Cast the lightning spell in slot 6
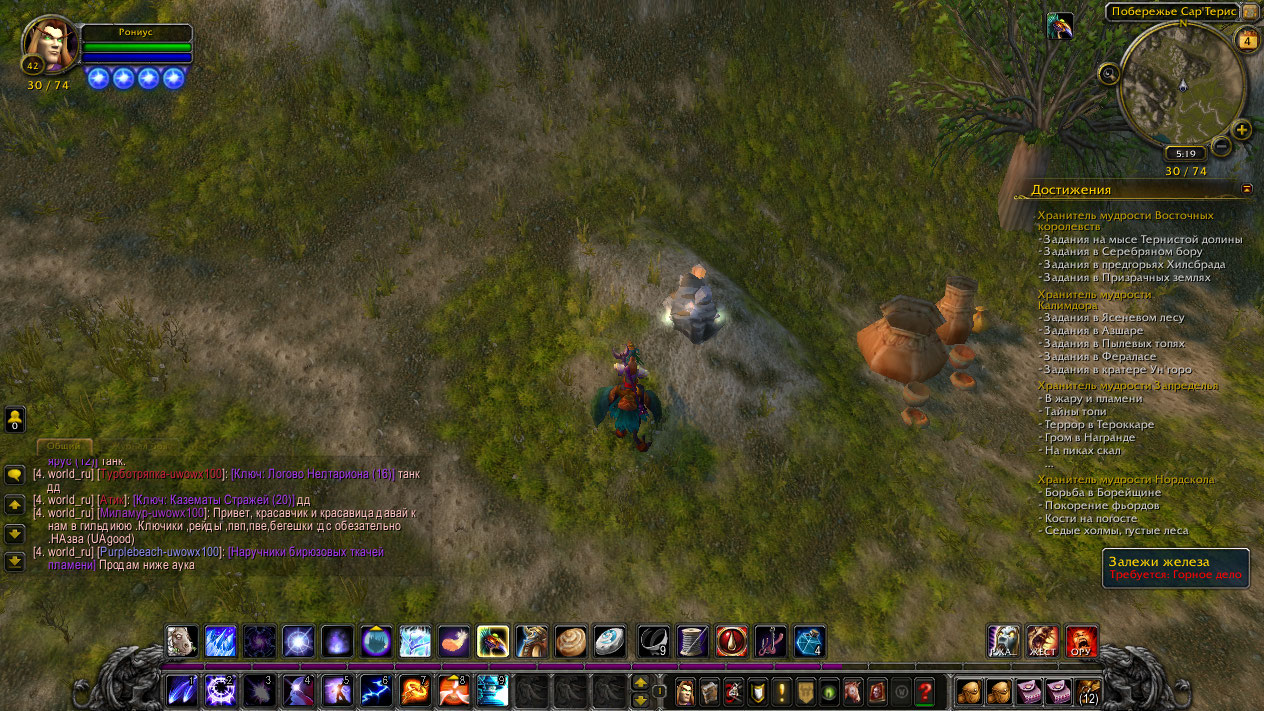Viewport: 1264px width, 711px height. 375,690
